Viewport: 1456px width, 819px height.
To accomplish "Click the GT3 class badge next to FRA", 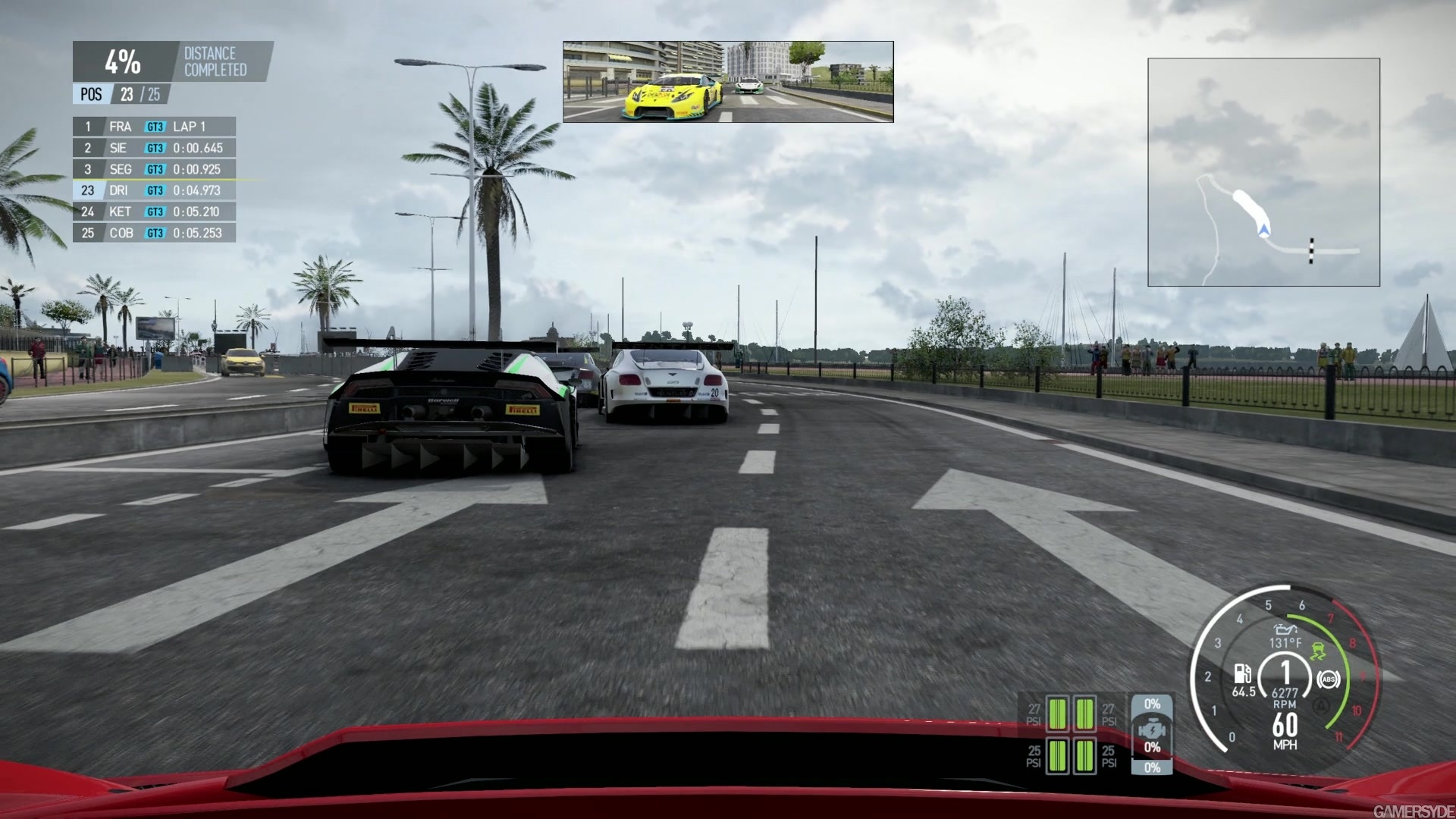I will point(154,127).
